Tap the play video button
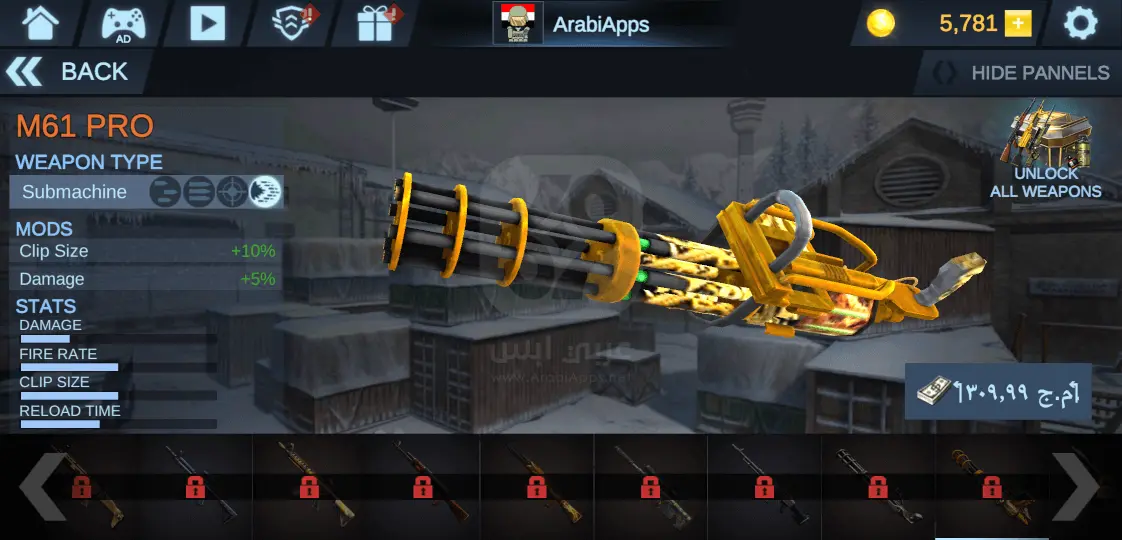1122x540 pixels. (x=207, y=22)
